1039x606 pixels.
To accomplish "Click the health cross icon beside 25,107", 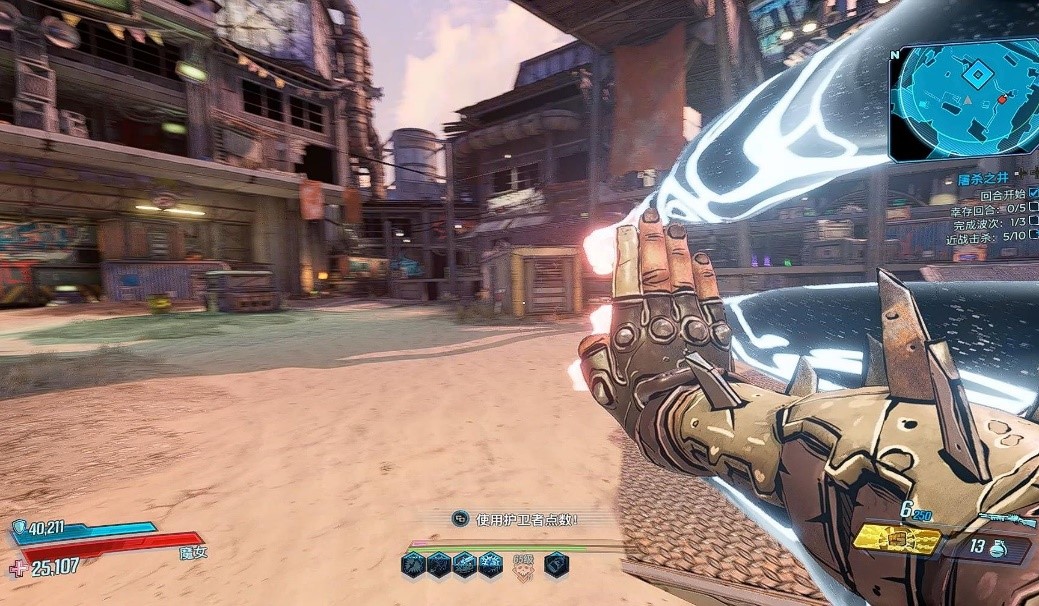I will point(17,568).
